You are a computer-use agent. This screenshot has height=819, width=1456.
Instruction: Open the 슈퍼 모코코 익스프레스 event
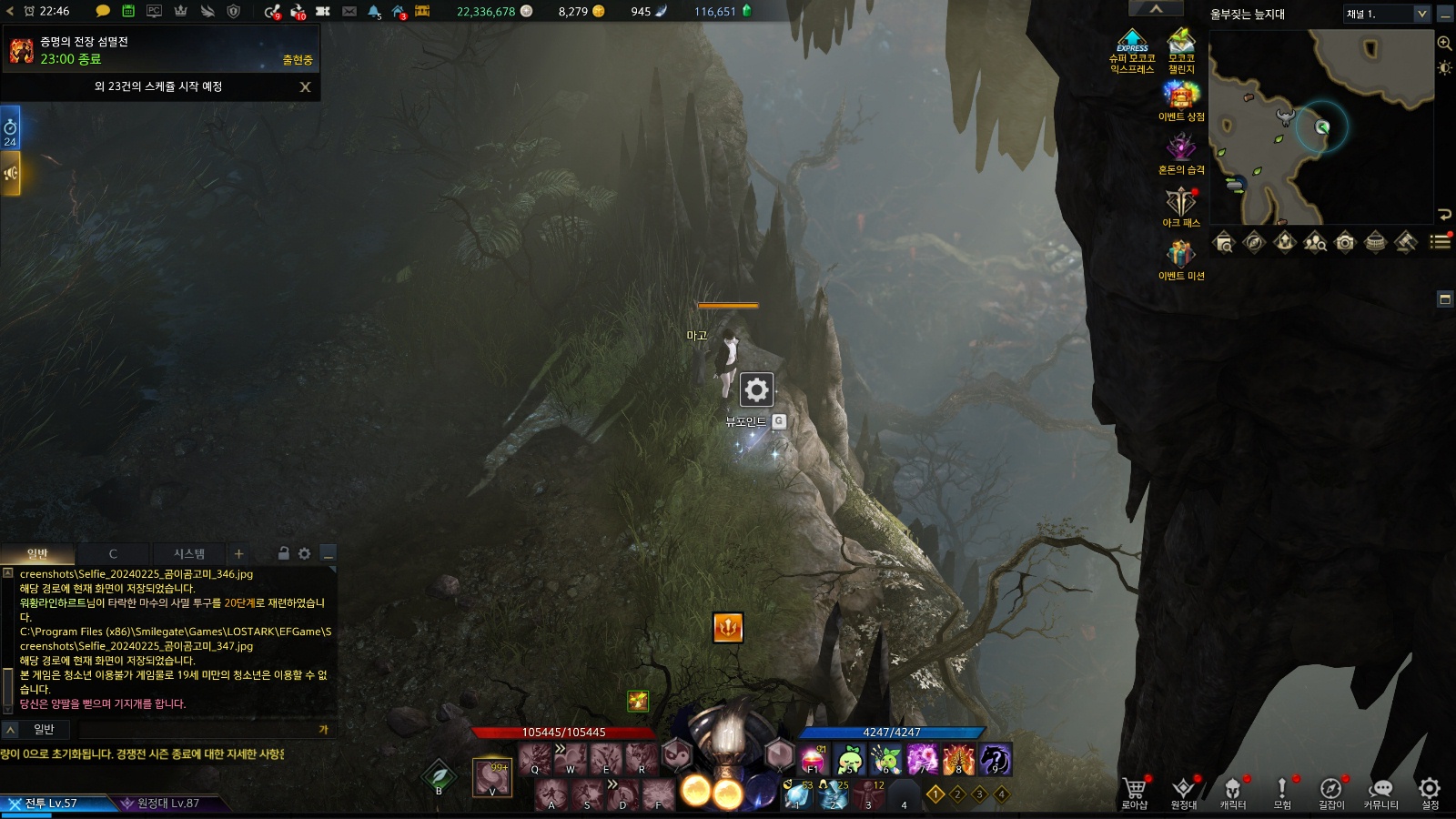point(1132,47)
